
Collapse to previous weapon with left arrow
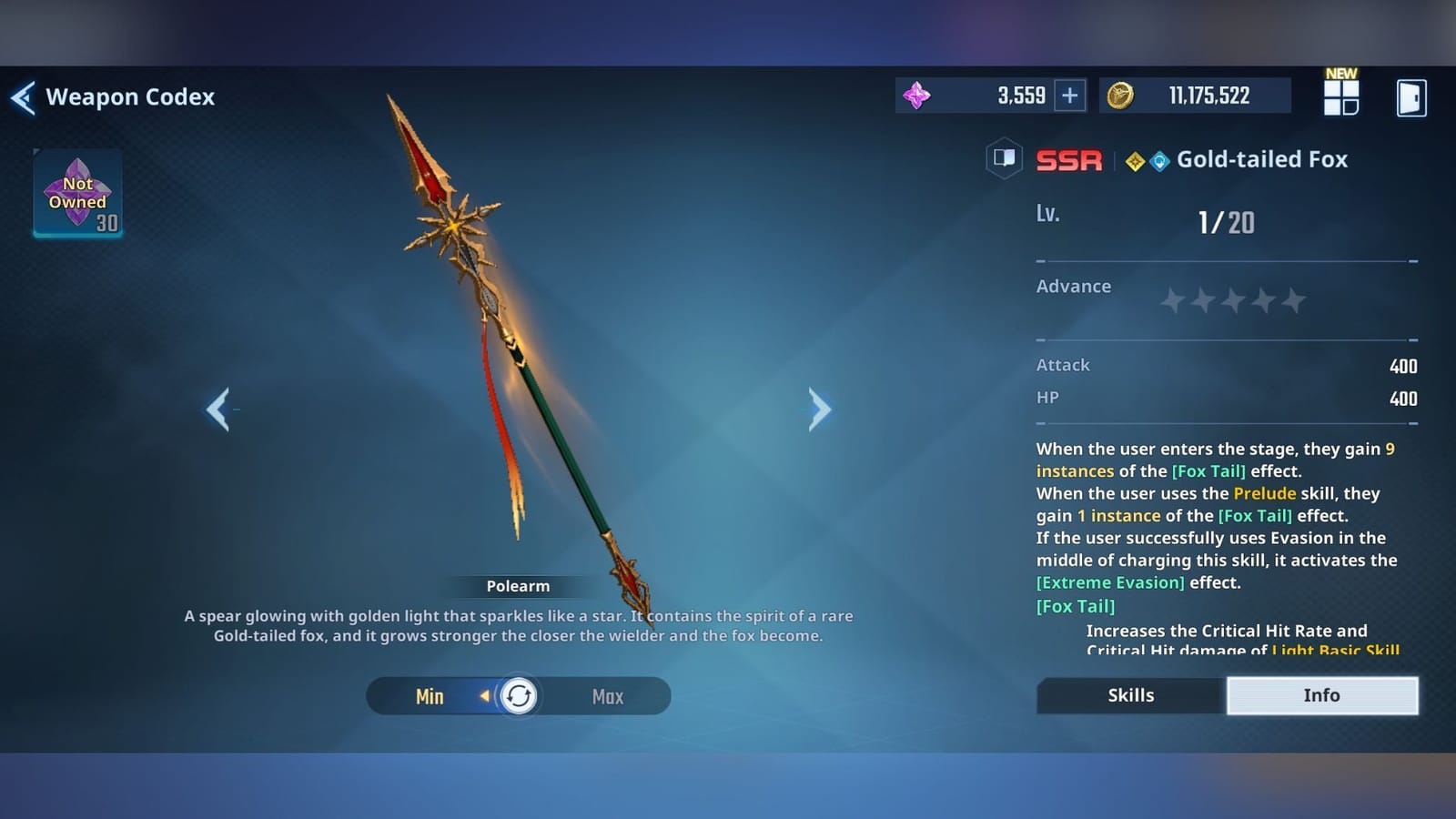pyautogui.click(x=218, y=409)
